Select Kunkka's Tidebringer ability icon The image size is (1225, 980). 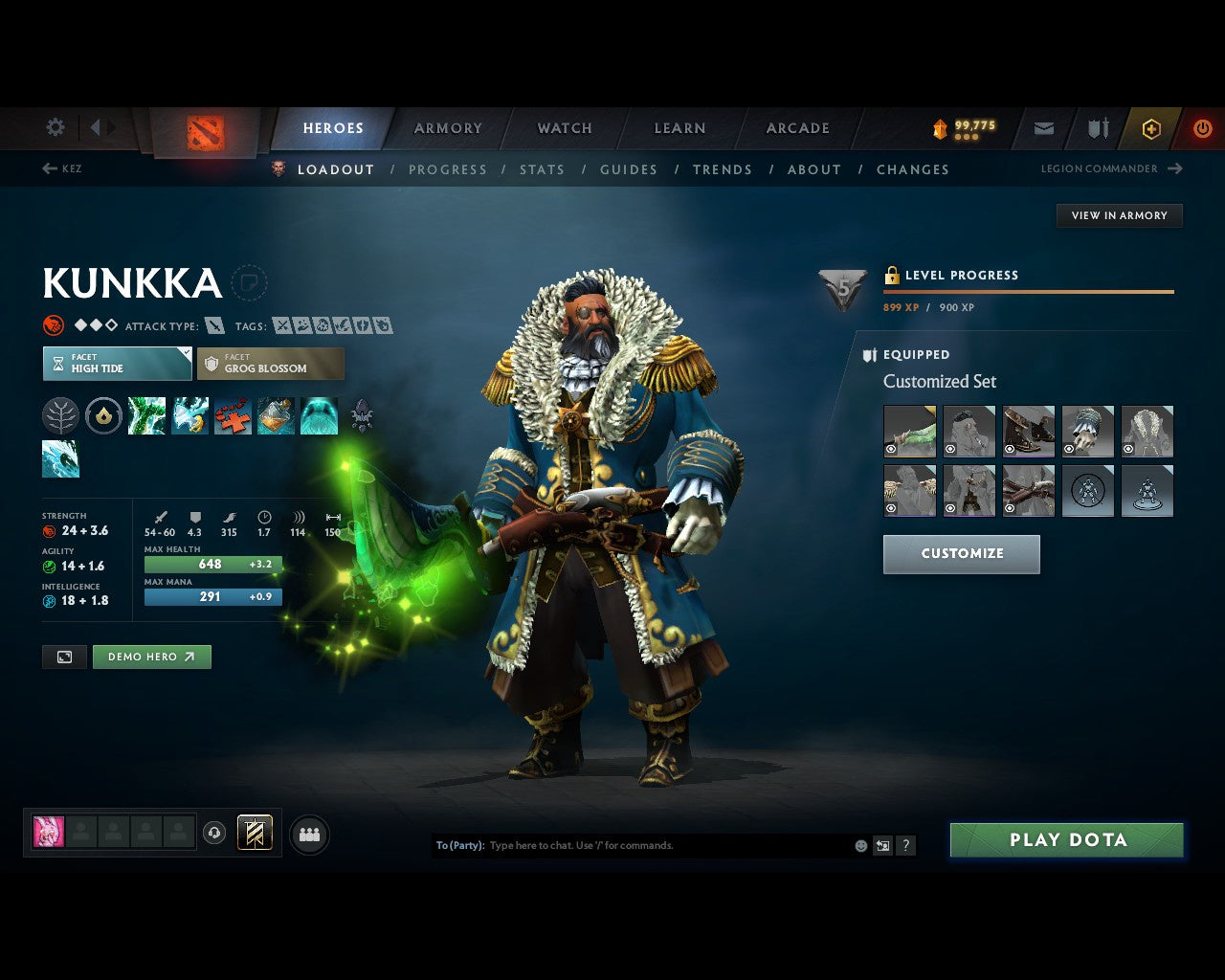[x=189, y=415]
